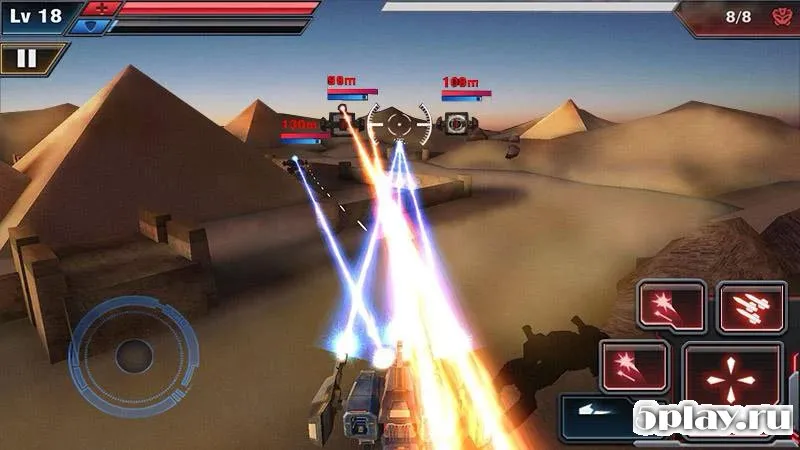Viewport: 800px width, 450px height.
Task: Select the blue bullet weapon button
Action: coord(594,412)
